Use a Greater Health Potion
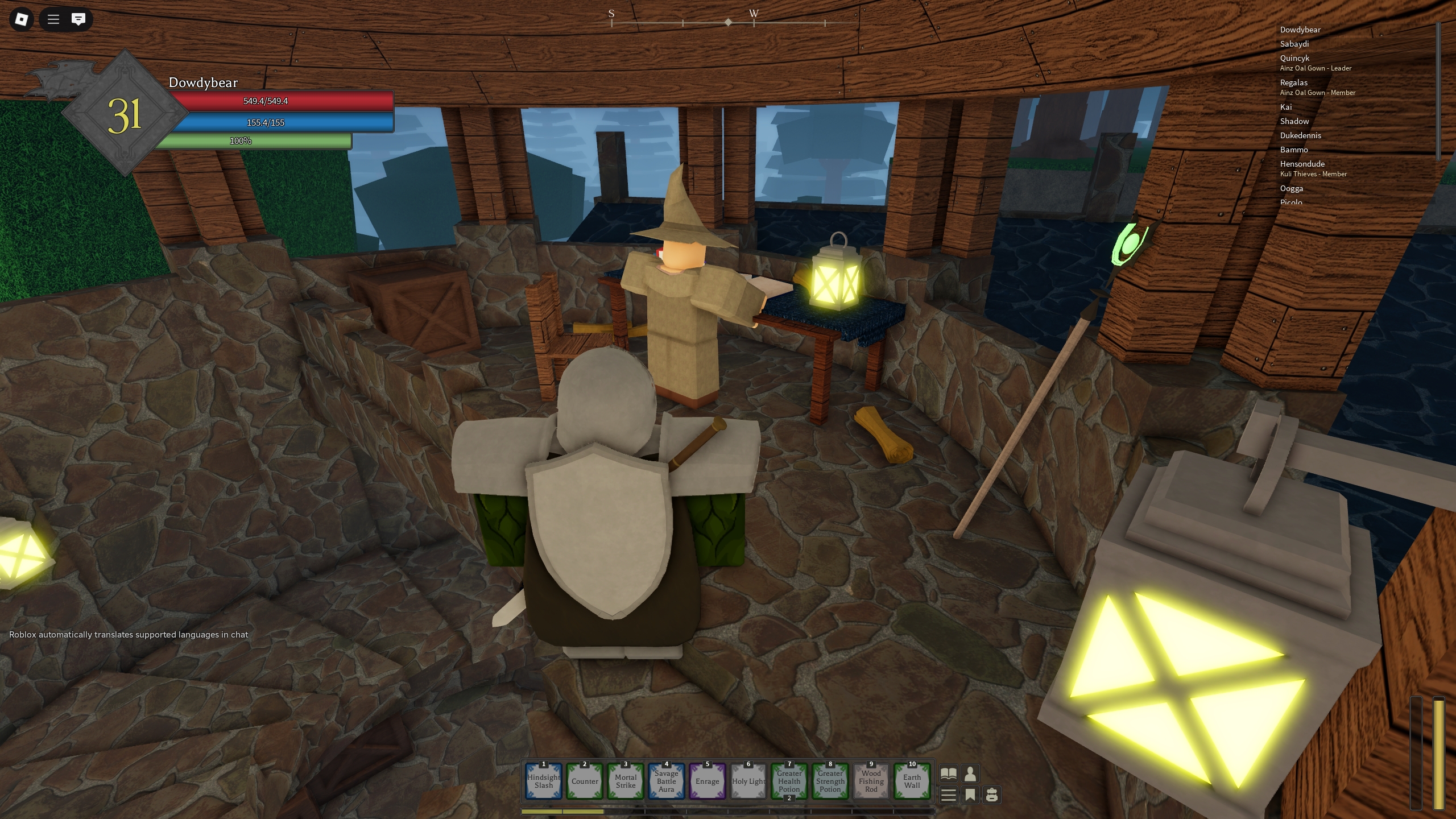1456x819 pixels. [789, 781]
